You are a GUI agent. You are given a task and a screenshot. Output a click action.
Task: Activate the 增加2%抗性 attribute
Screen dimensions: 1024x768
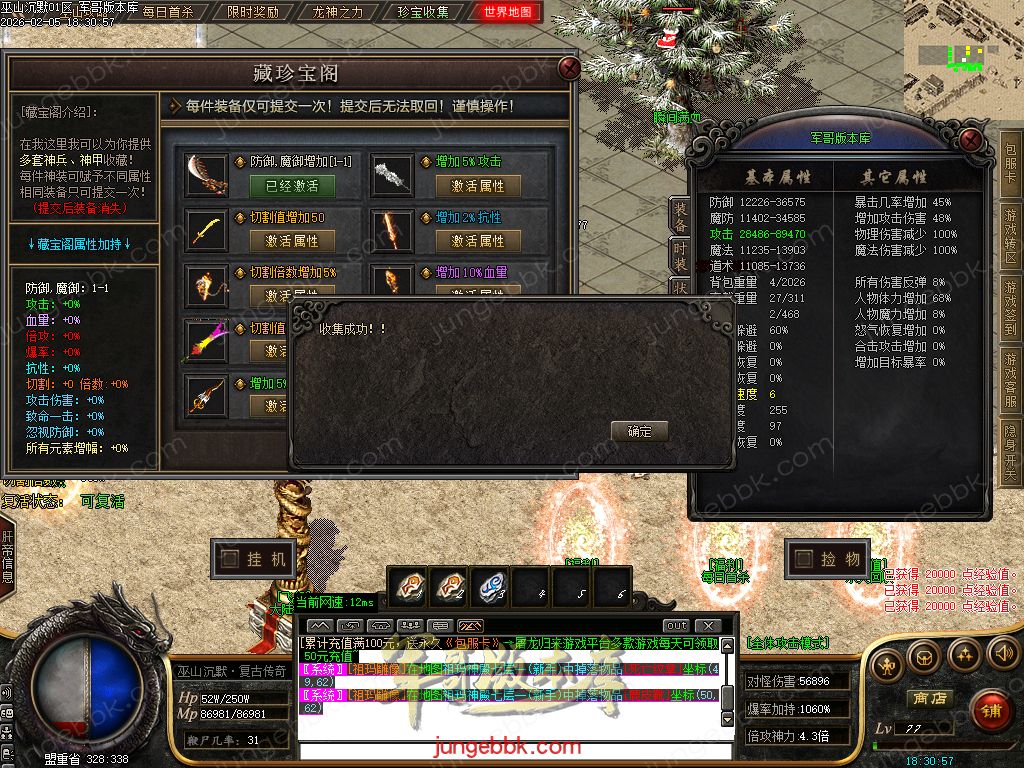point(478,241)
